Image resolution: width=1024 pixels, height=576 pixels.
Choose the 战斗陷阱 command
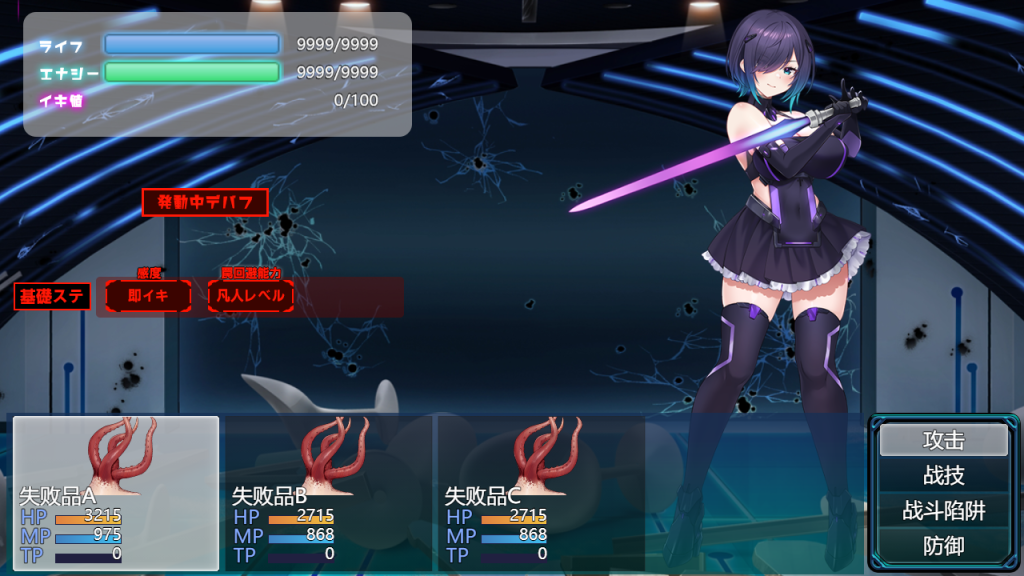(943, 511)
